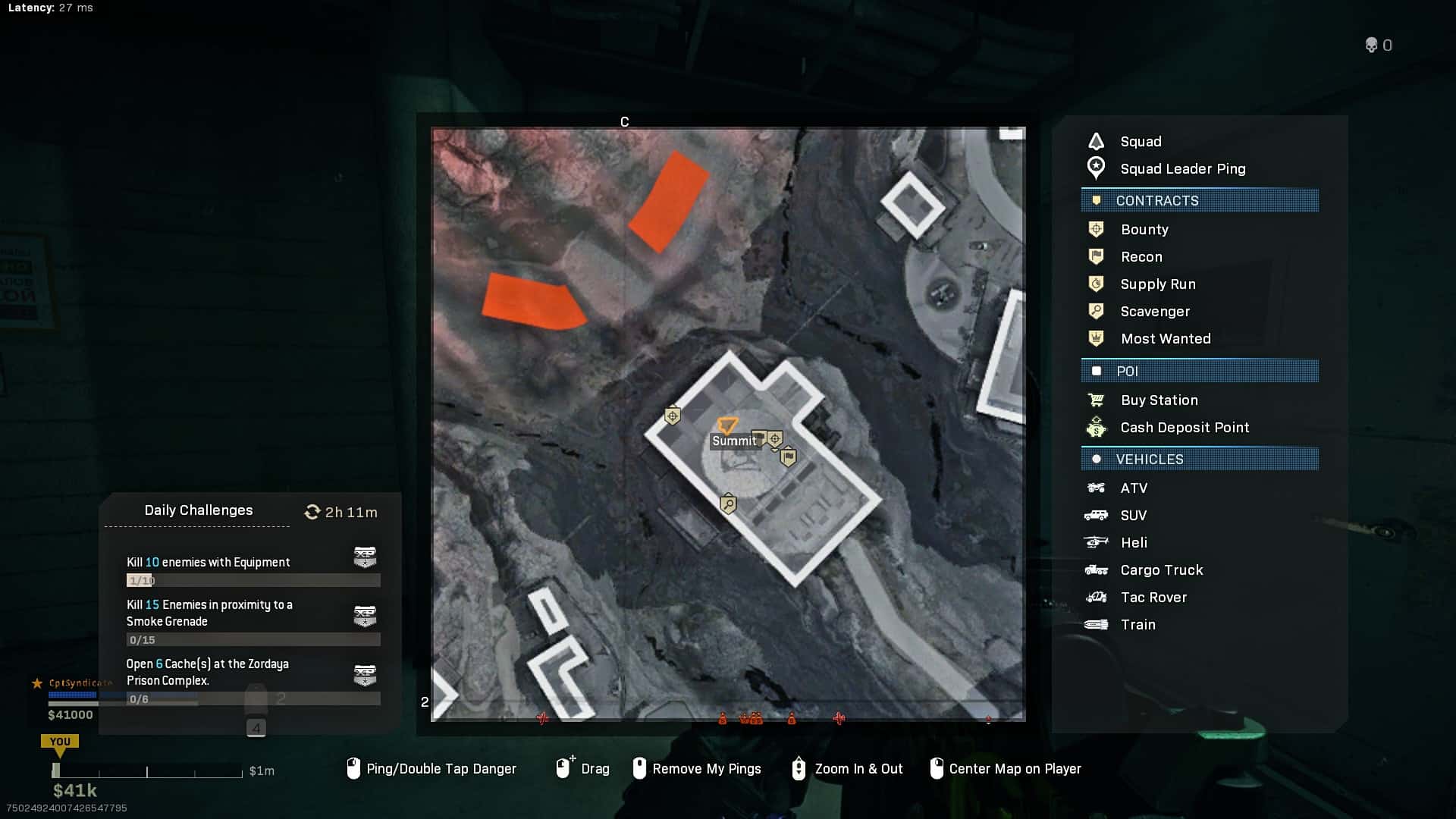Image resolution: width=1456 pixels, height=819 pixels.
Task: Select Bounty in the map legend
Action: pos(1144,230)
